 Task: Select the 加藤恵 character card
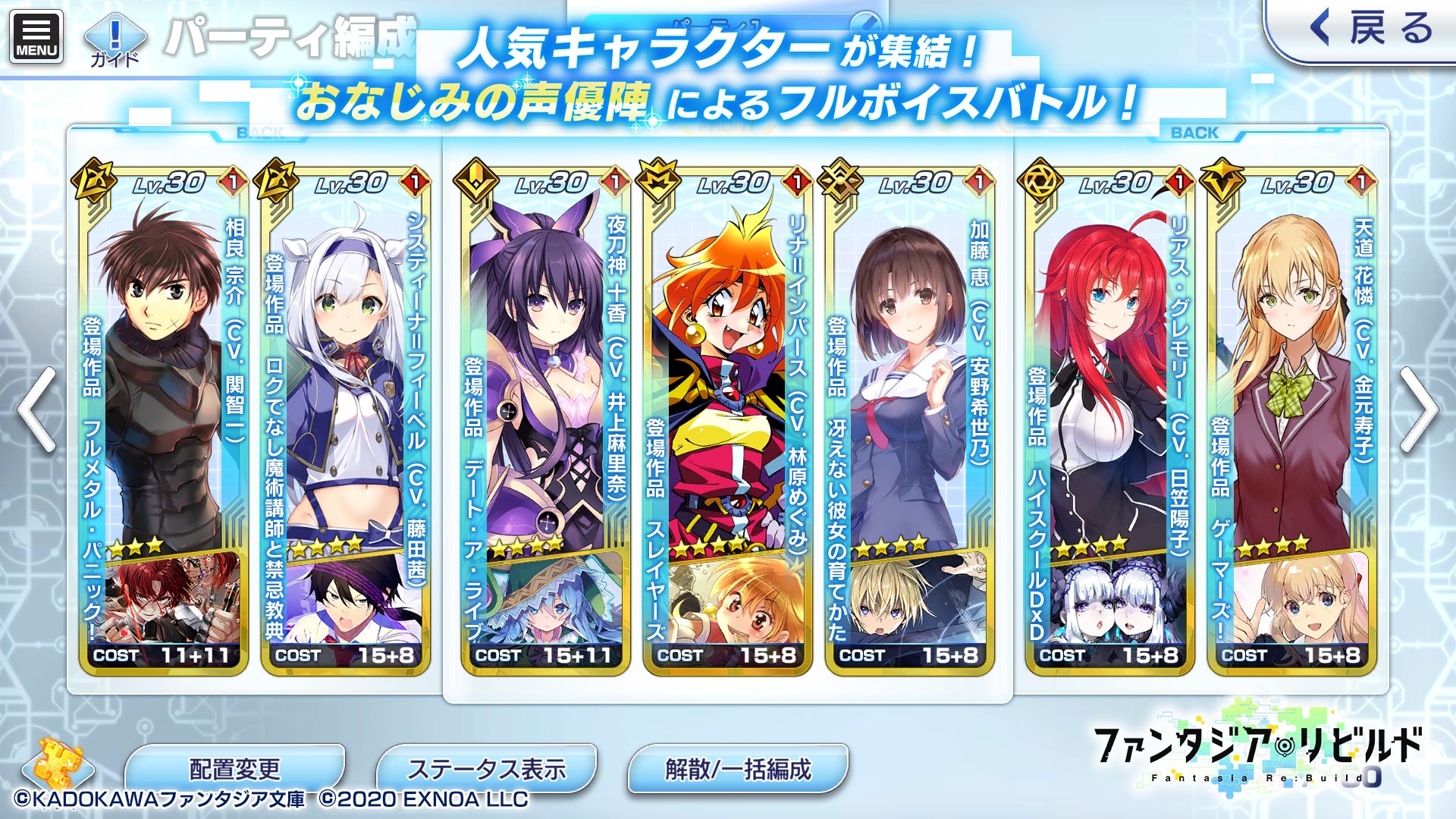coord(909,379)
